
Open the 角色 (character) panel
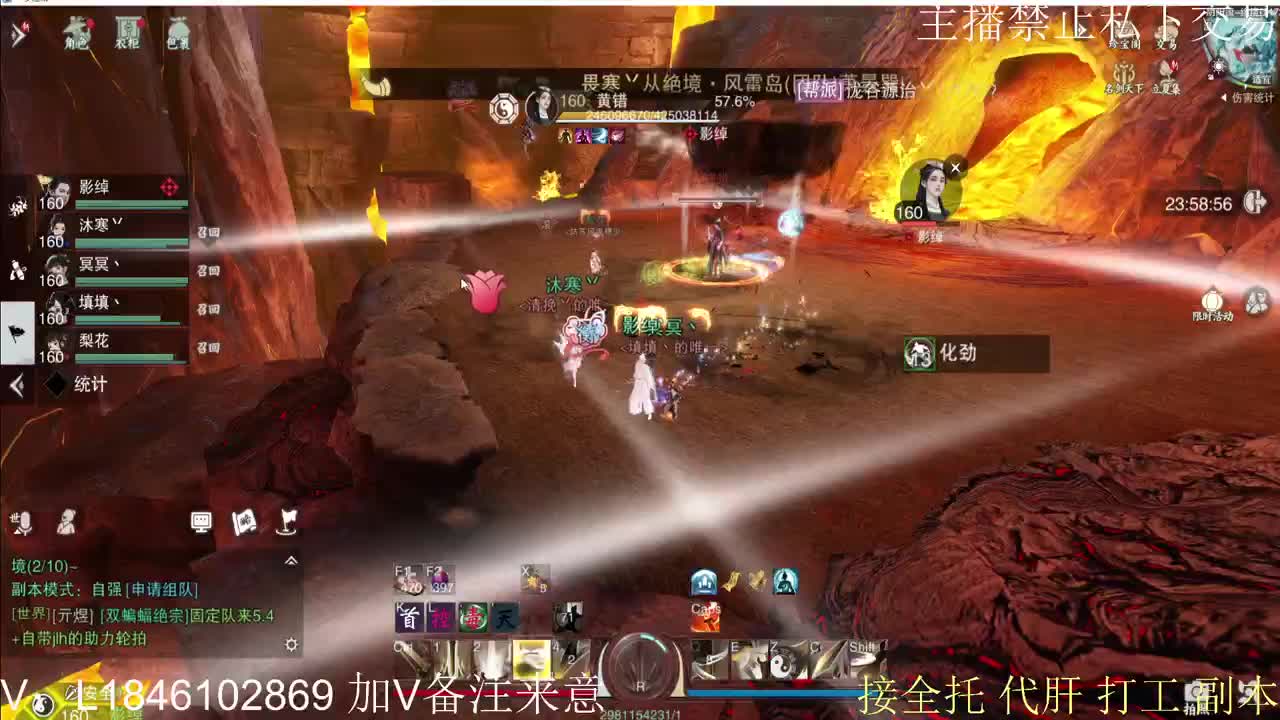click(x=76, y=31)
